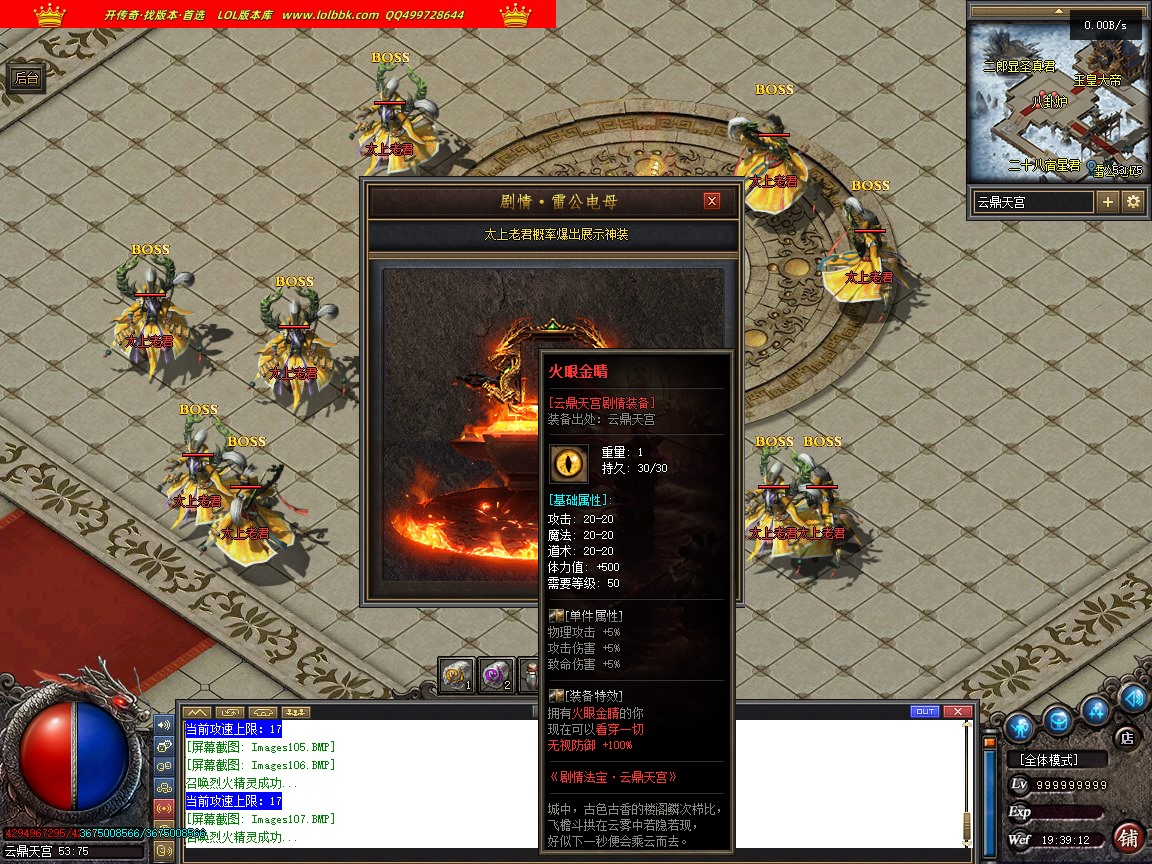Click the 火眼金睛 eye item icon

(569, 463)
